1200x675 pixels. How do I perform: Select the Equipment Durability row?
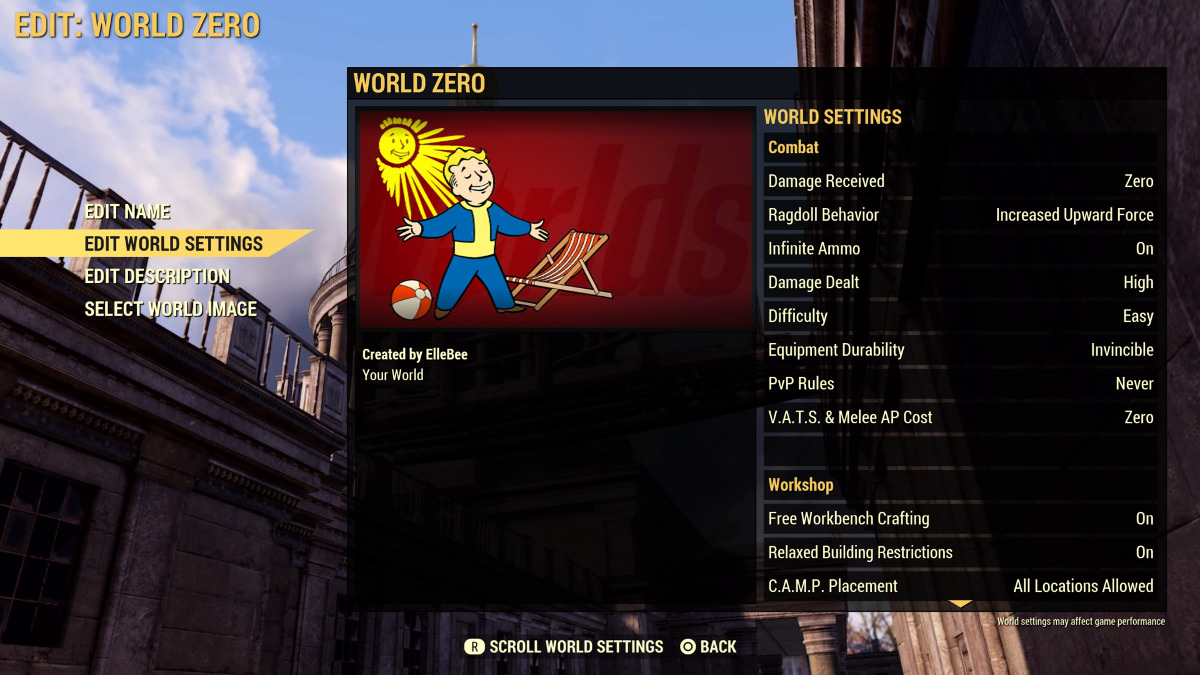click(x=960, y=350)
